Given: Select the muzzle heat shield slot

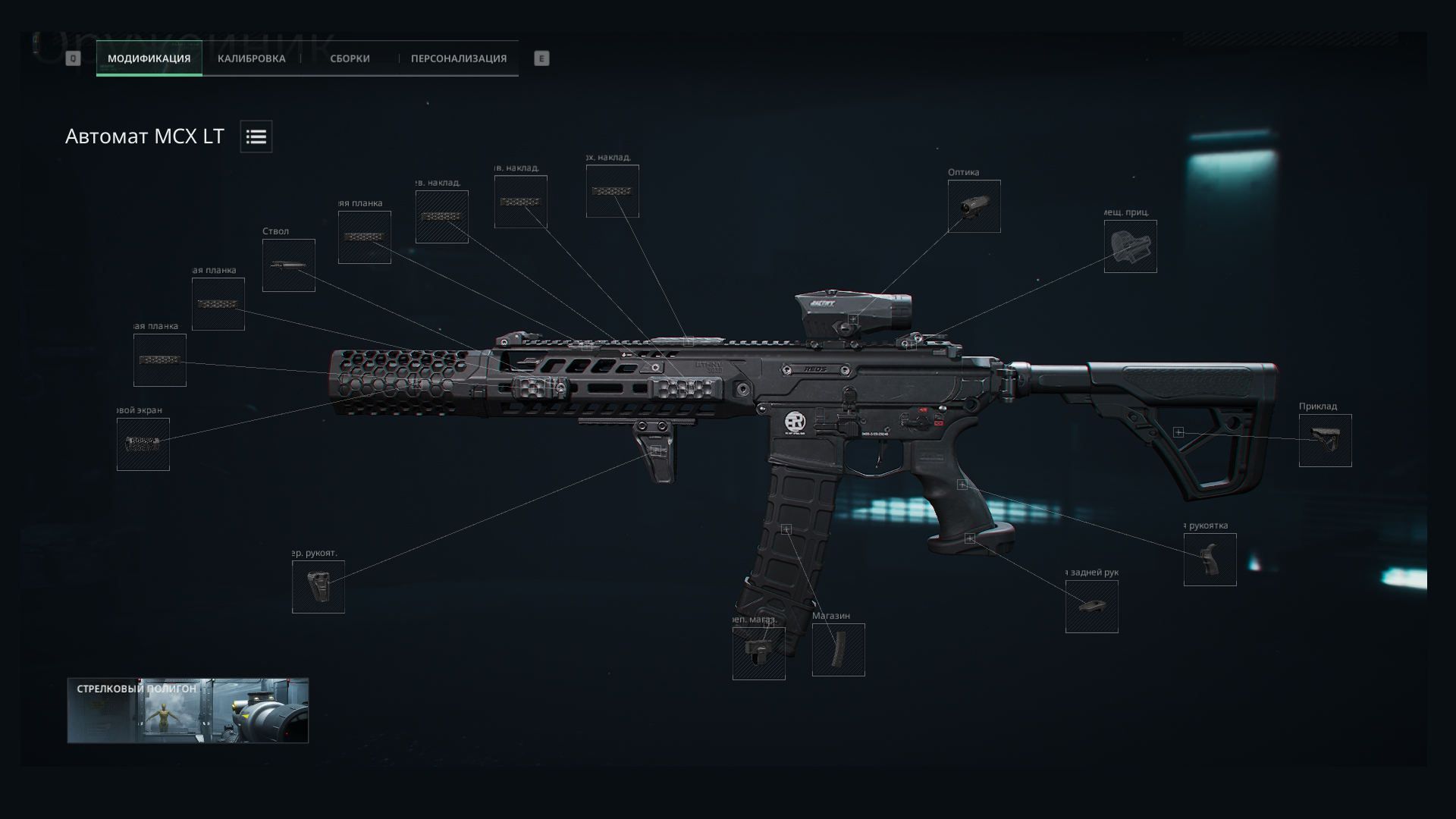Looking at the screenshot, I should tap(143, 444).
